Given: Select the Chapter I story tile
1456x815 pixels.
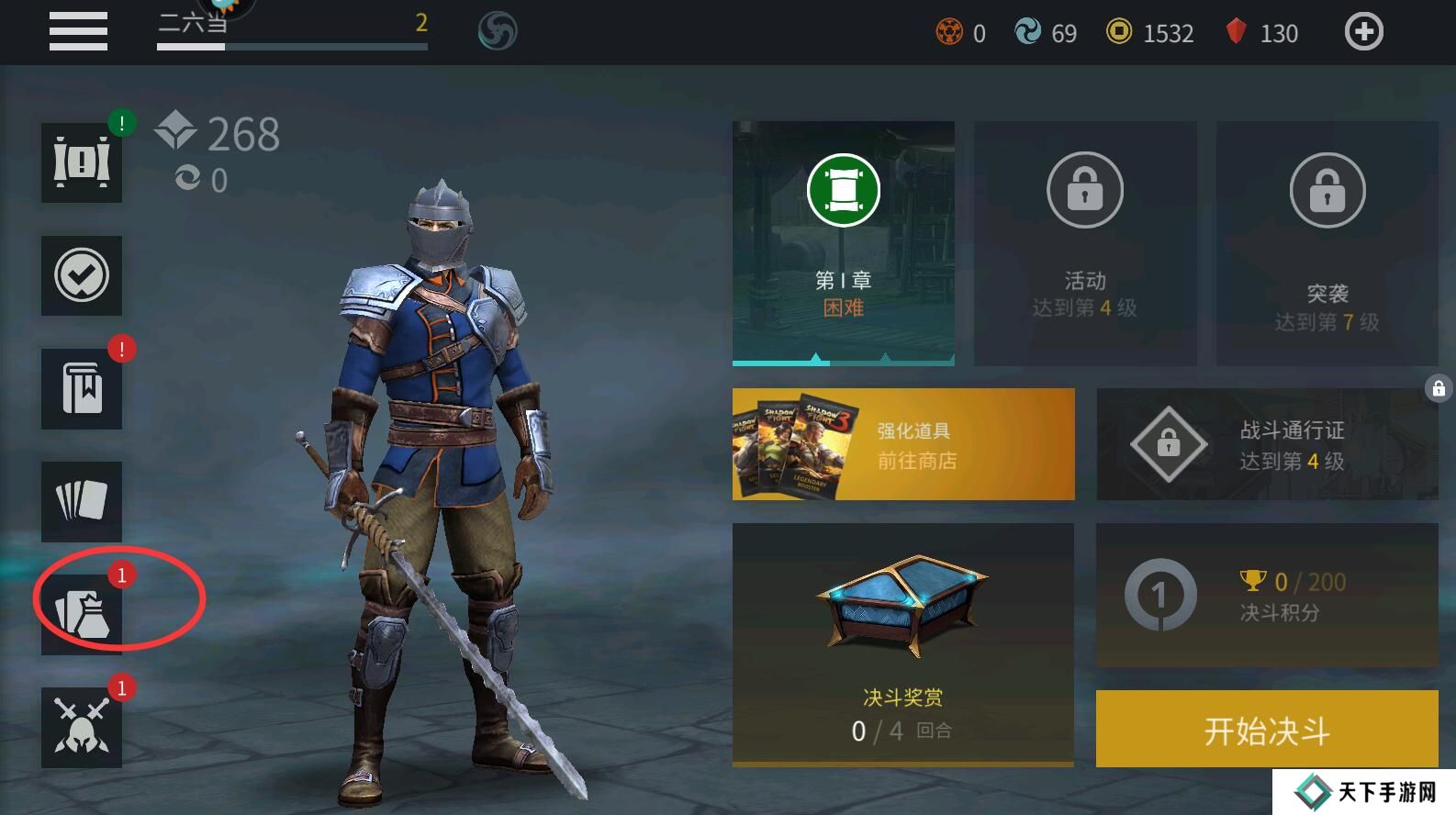Looking at the screenshot, I should (x=843, y=243).
